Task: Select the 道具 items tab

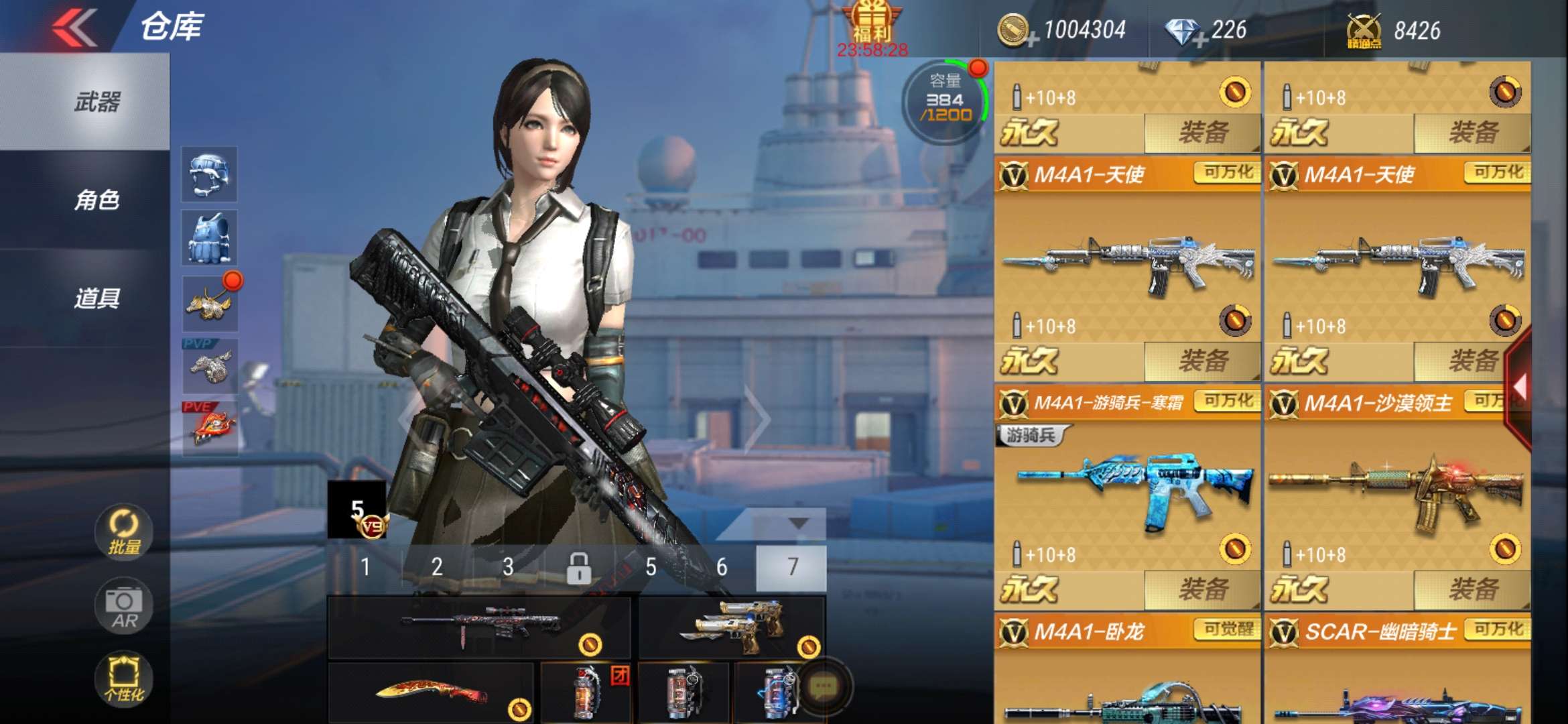Action: pos(97,298)
